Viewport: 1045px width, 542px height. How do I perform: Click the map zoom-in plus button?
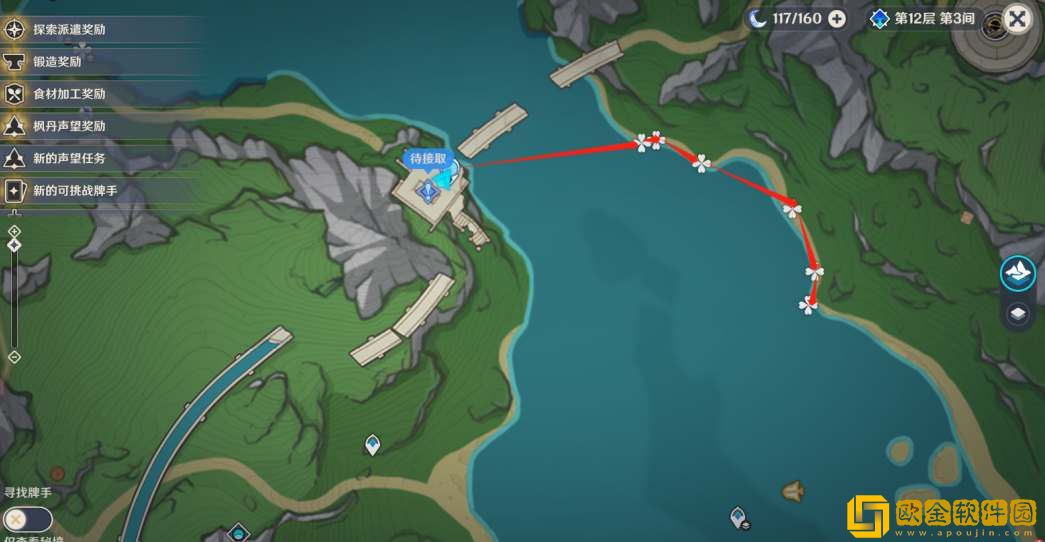14,231
